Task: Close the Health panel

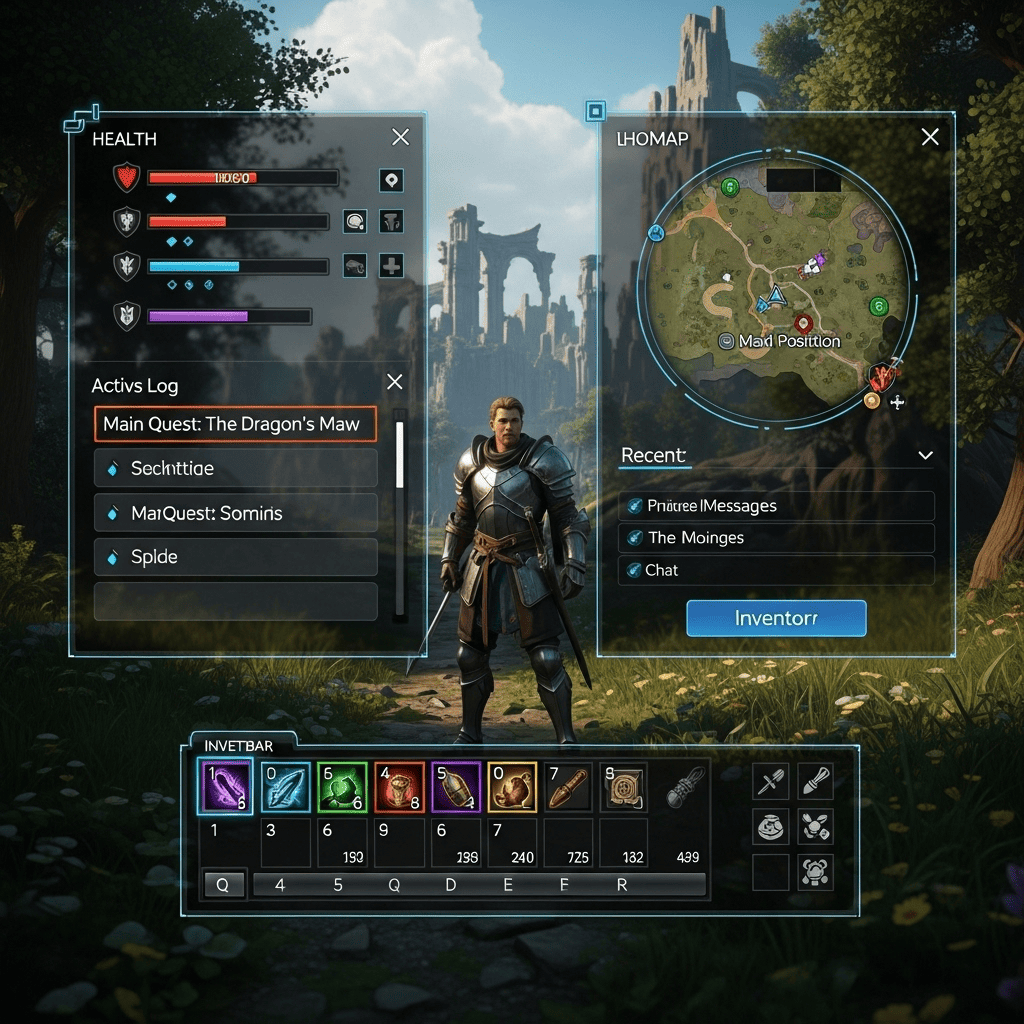Action: tap(400, 138)
